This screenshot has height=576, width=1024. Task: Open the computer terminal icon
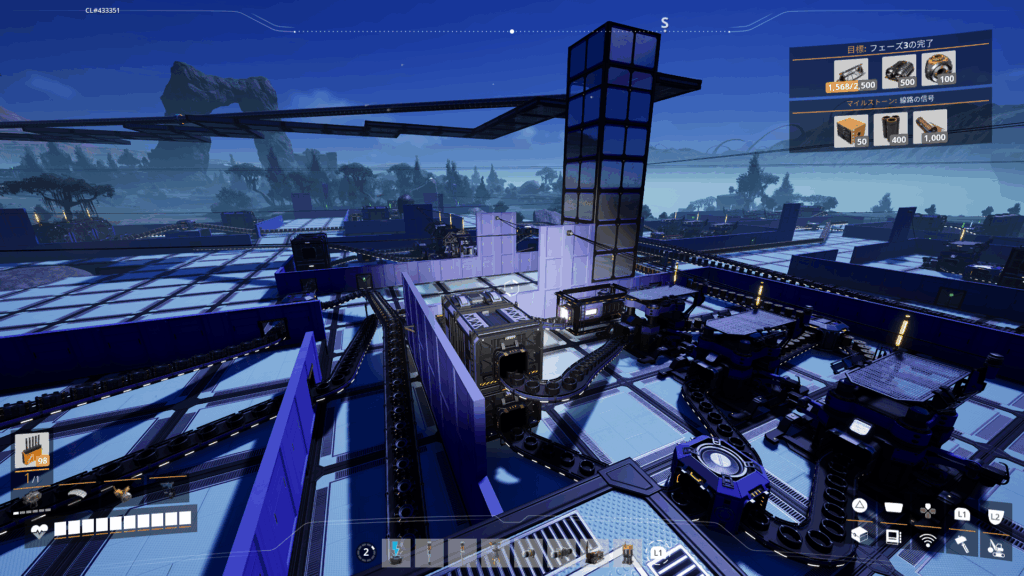(894, 538)
